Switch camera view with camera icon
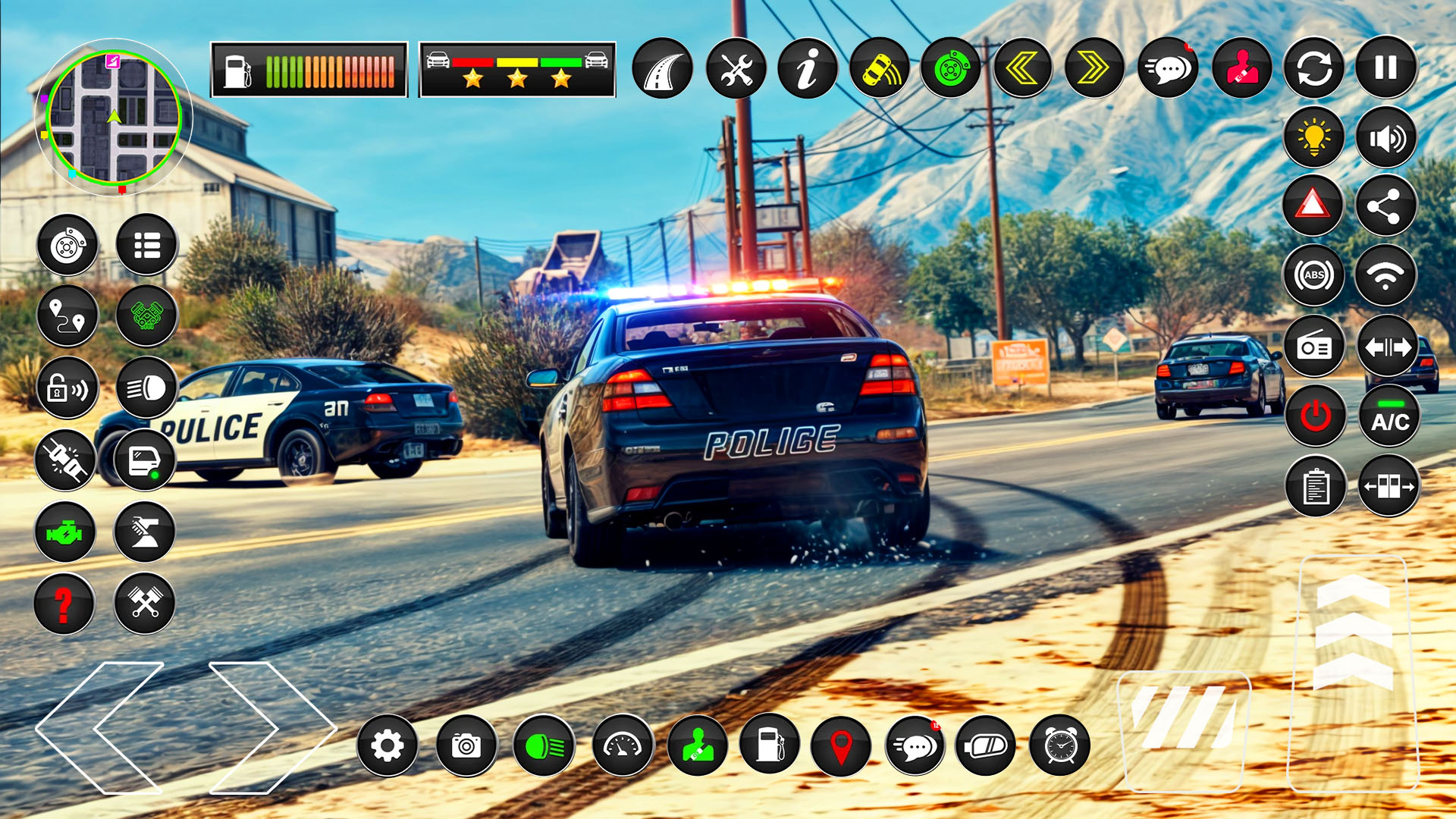The height and width of the screenshot is (819, 1456). (466, 746)
